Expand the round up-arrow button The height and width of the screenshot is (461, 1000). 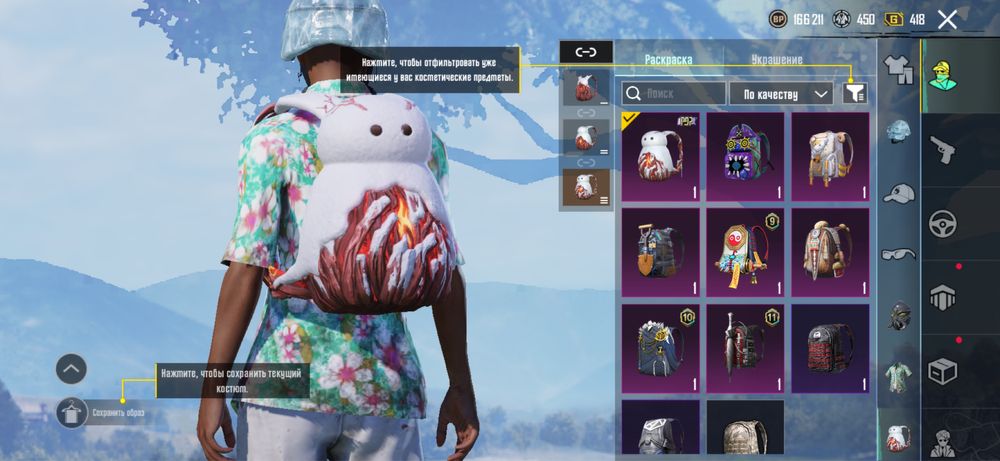click(x=71, y=369)
